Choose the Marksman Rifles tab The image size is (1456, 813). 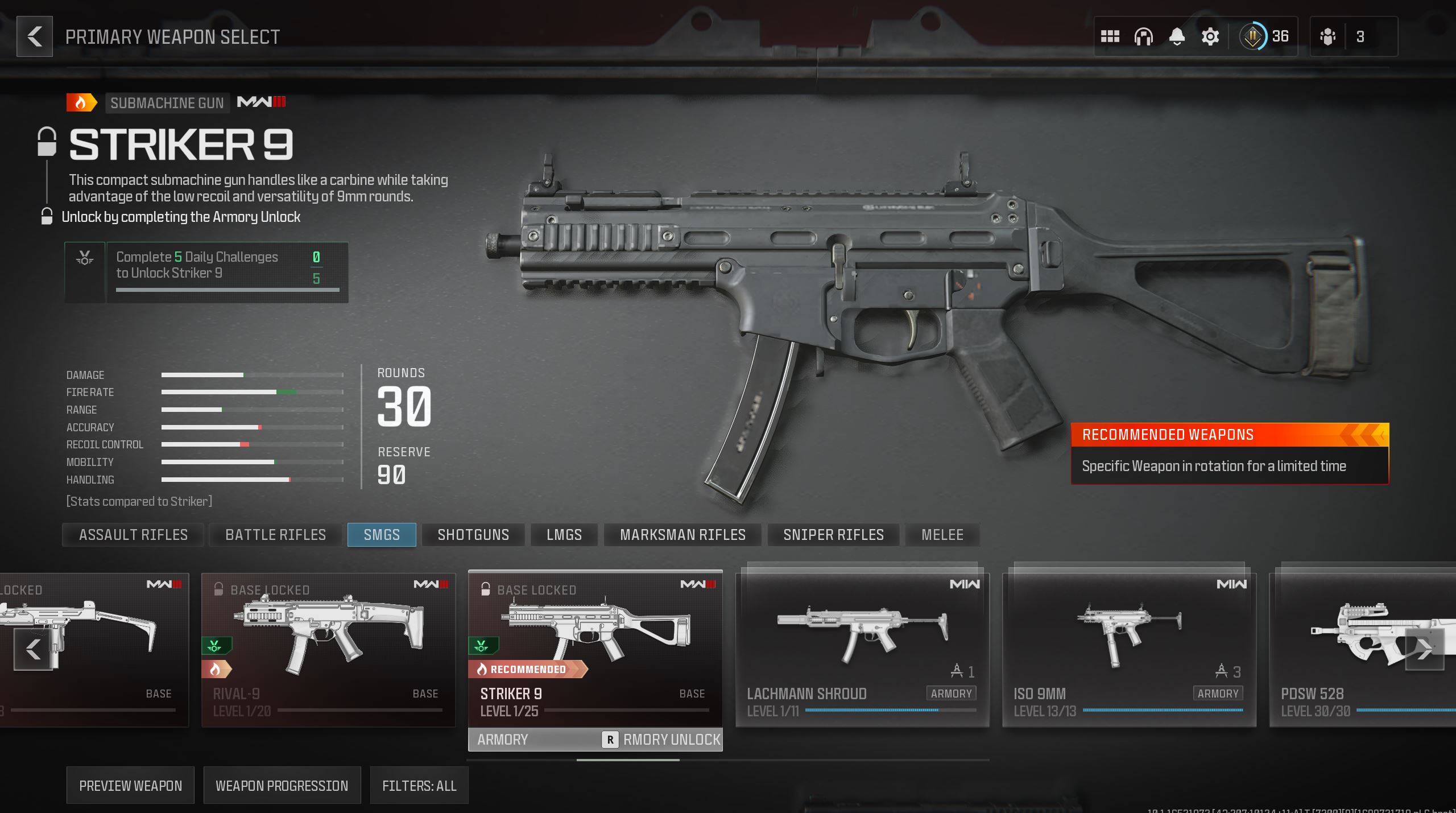[682, 535]
